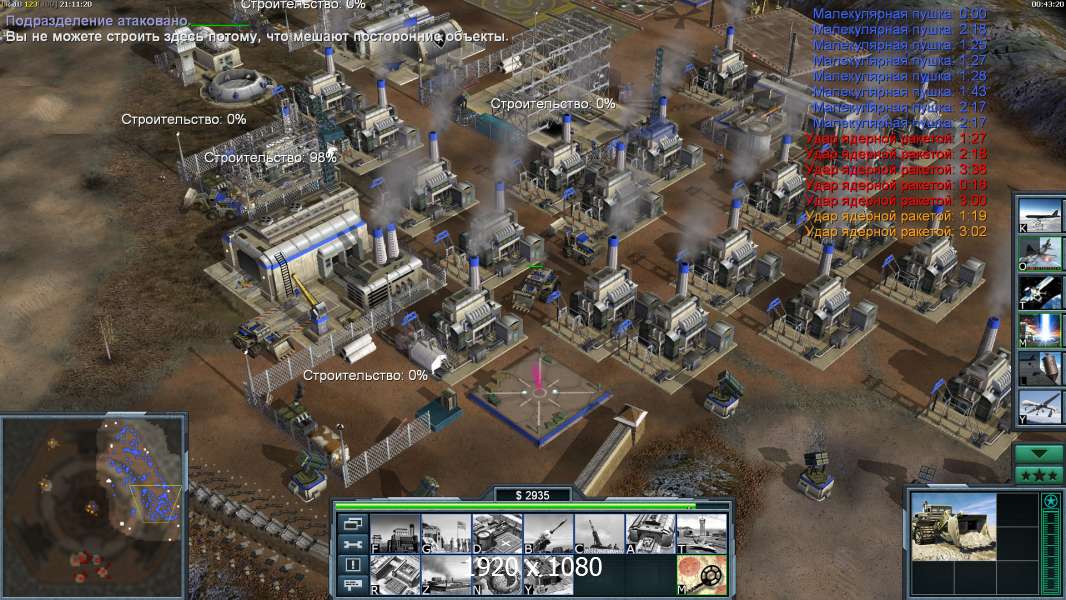The image size is (1066, 600).
Task: Choose the war factory (A) build icon
Action: pyautogui.click(x=650, y=533)
